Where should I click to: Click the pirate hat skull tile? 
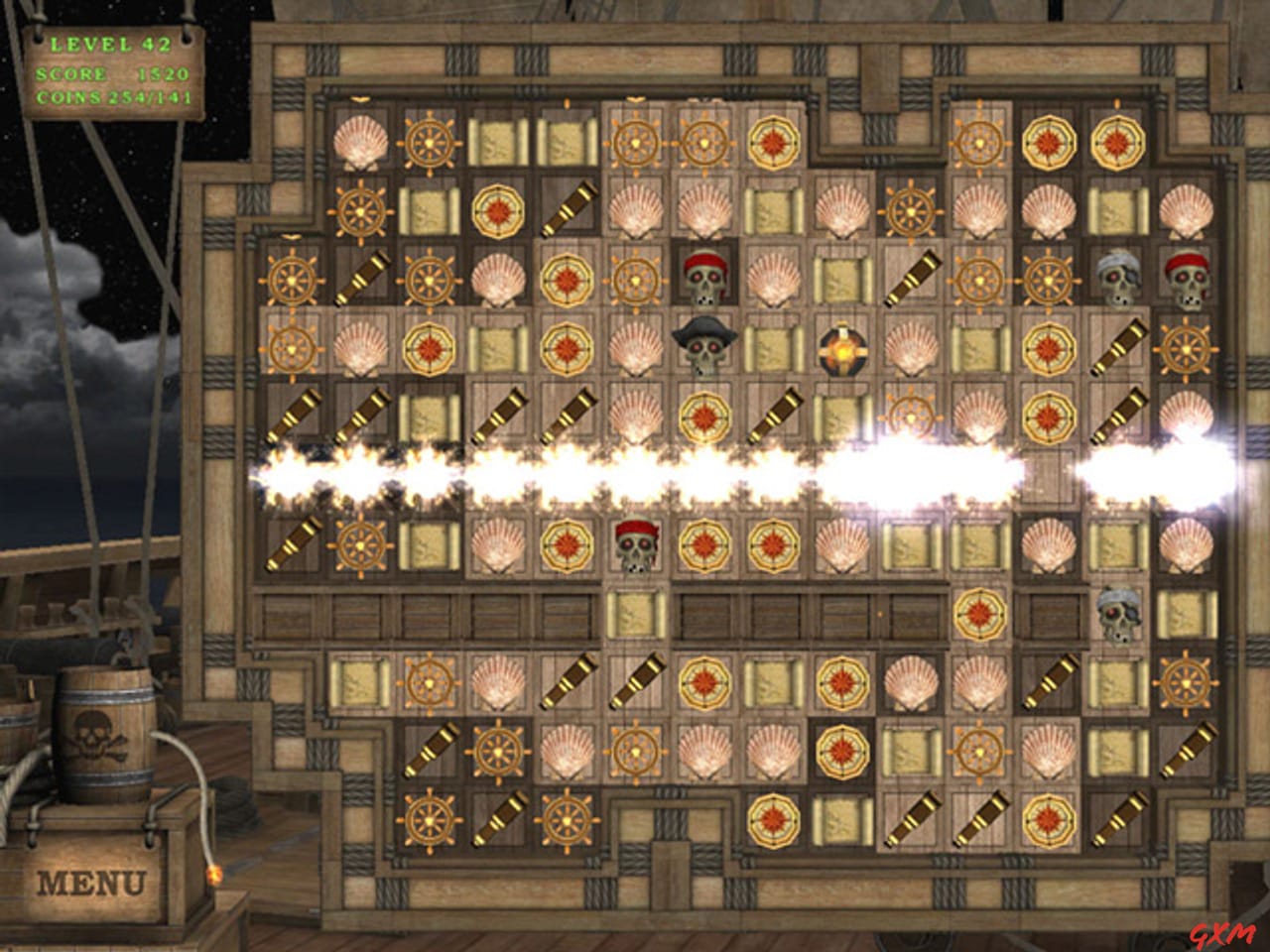click(706, 345)
